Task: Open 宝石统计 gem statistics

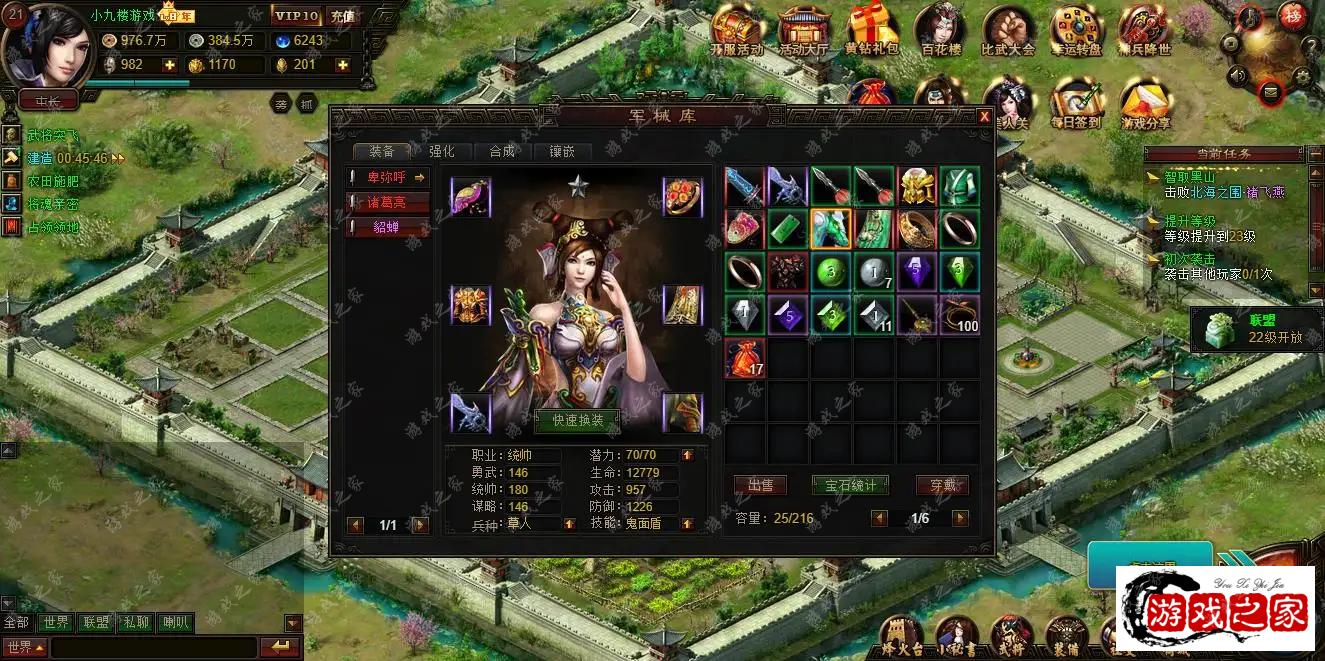Action: tap(850, 486)
